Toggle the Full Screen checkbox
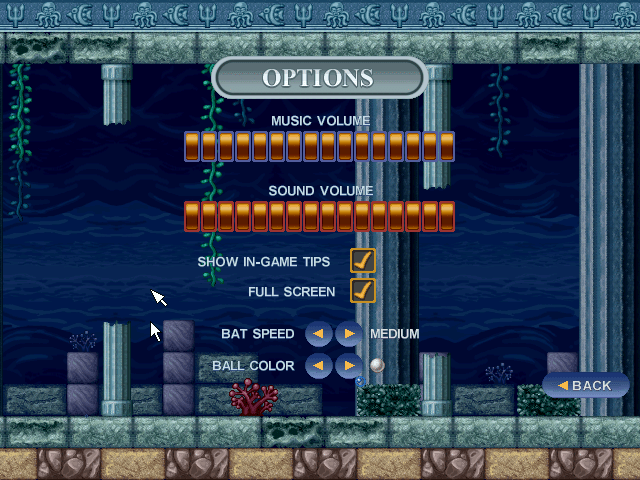 (362, 291)
